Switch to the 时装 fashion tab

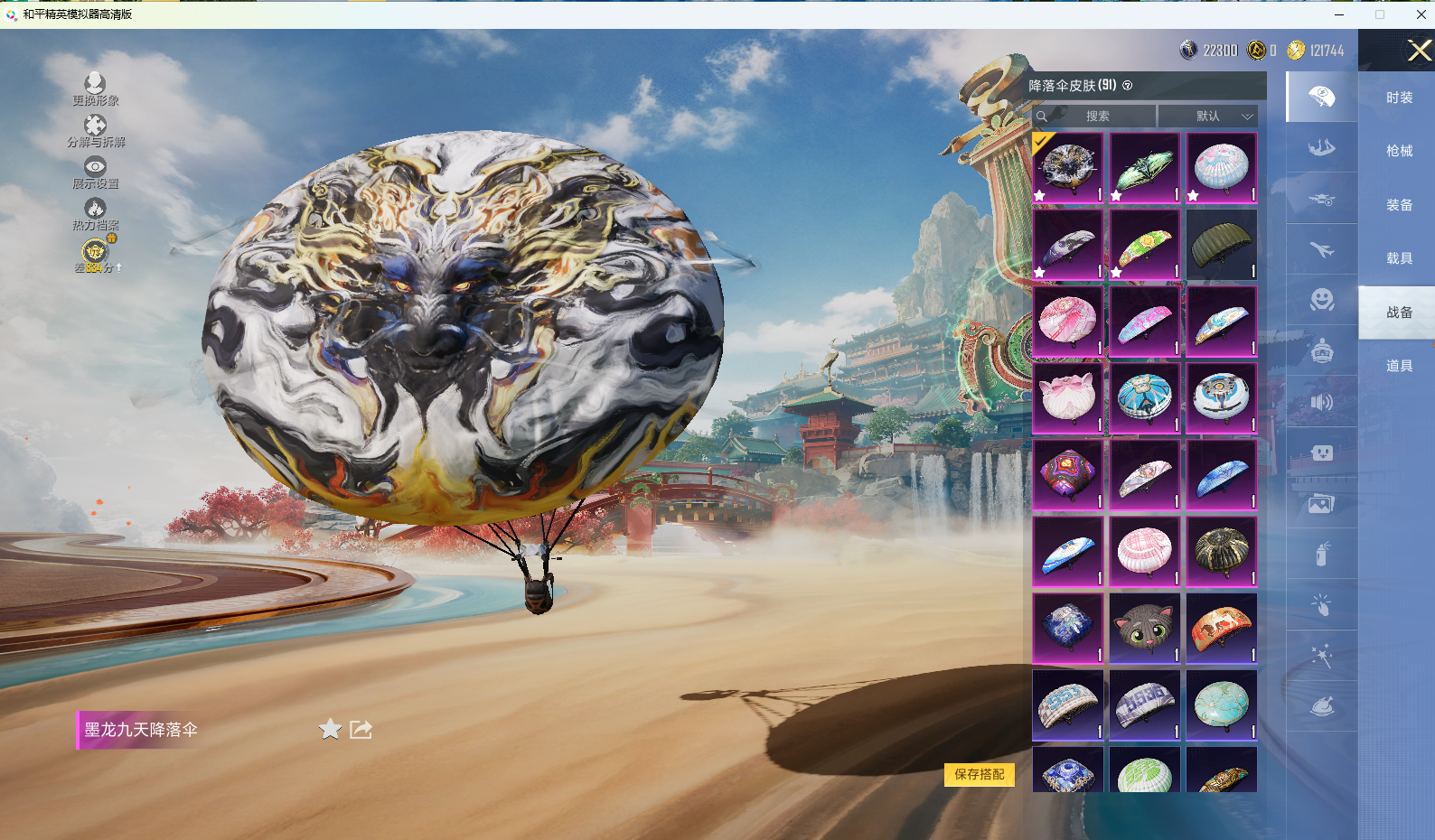pos(1399,98)
